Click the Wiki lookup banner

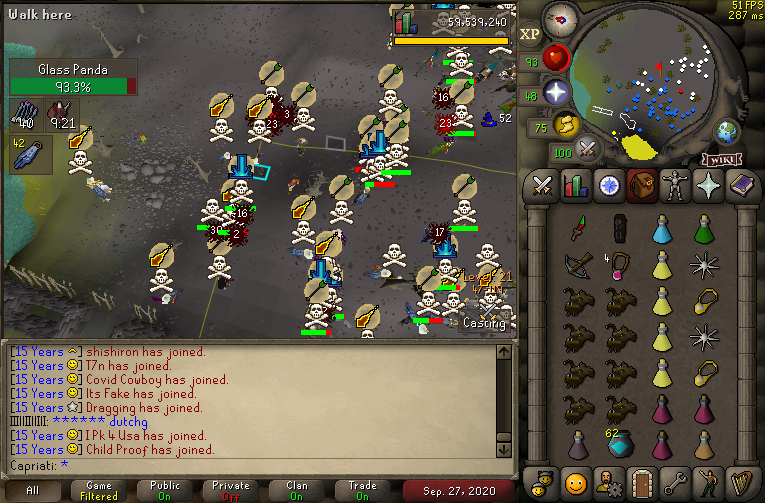coord(720,159)
